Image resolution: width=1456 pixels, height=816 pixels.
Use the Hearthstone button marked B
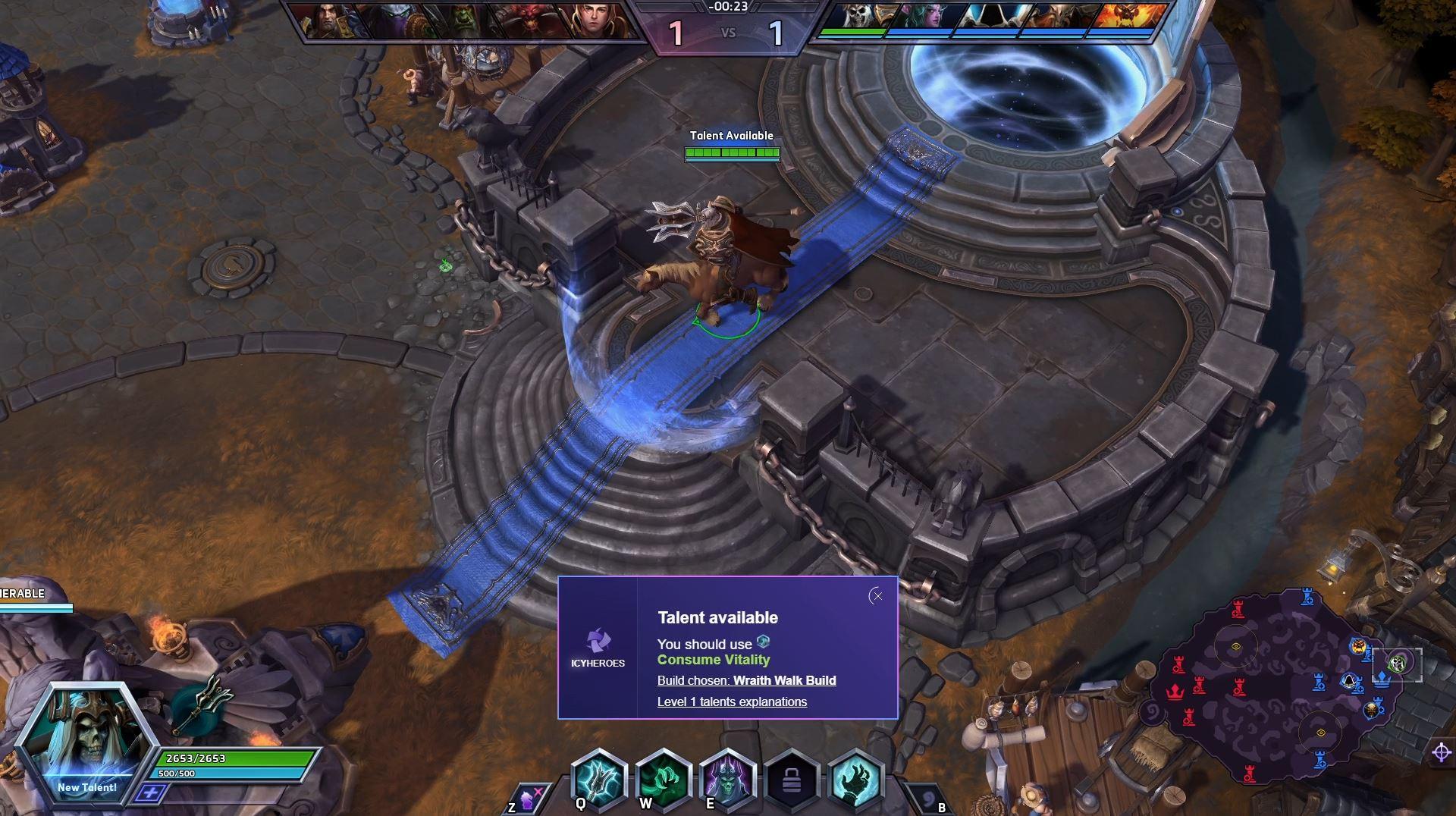click(927, 798)
